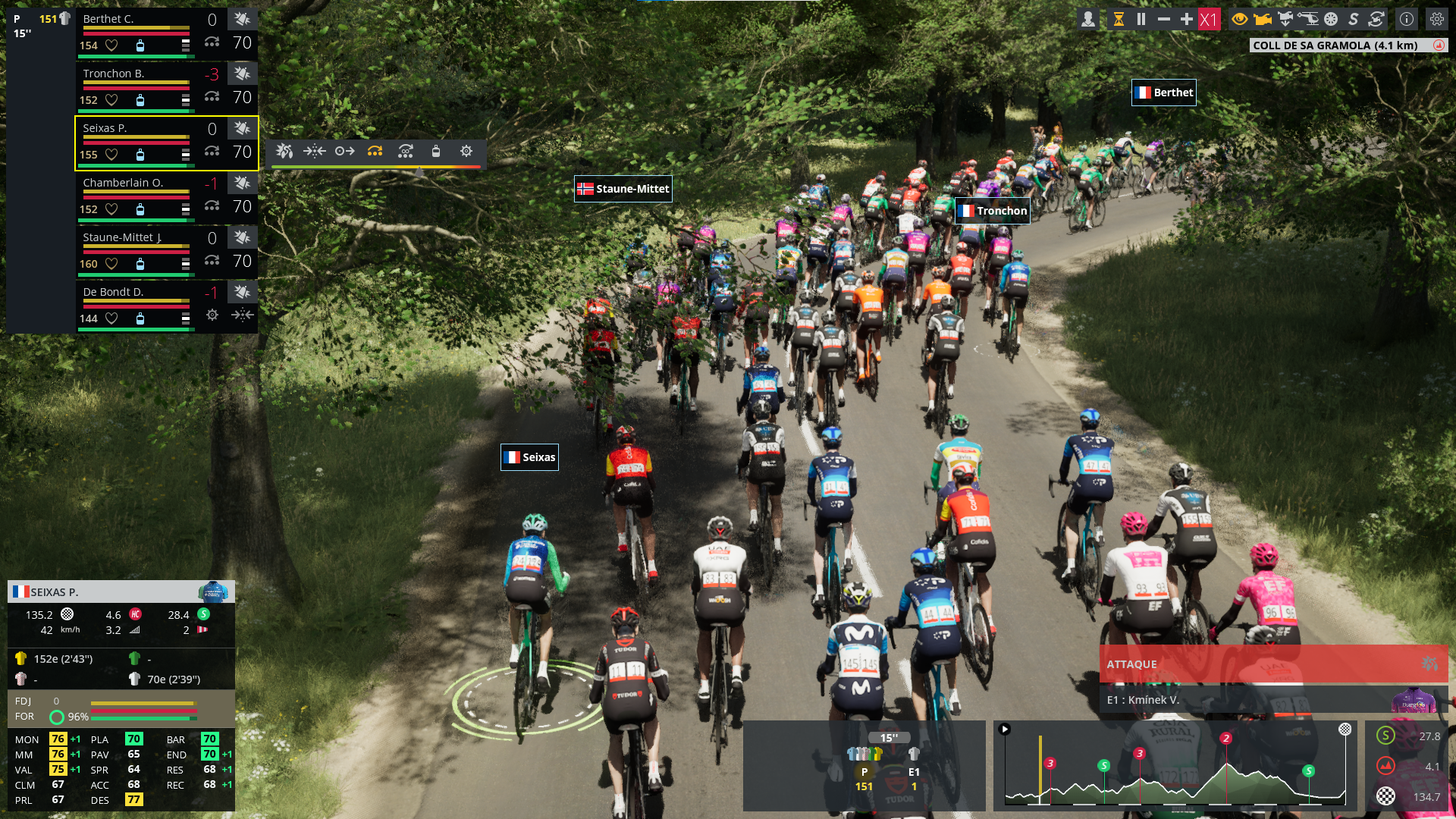Toggle the eye visibility icon
Screen dimensions: 1456x819
click(1240, 20)
